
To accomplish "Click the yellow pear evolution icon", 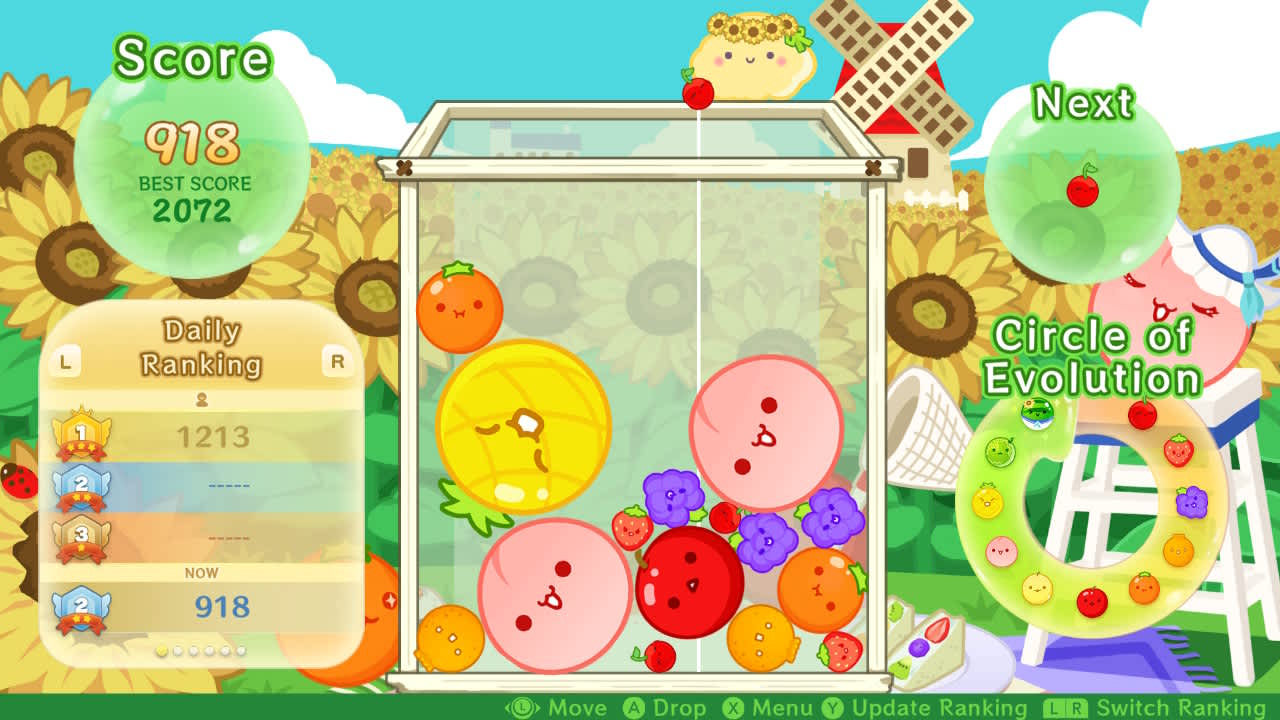I will coord(1037,588).
